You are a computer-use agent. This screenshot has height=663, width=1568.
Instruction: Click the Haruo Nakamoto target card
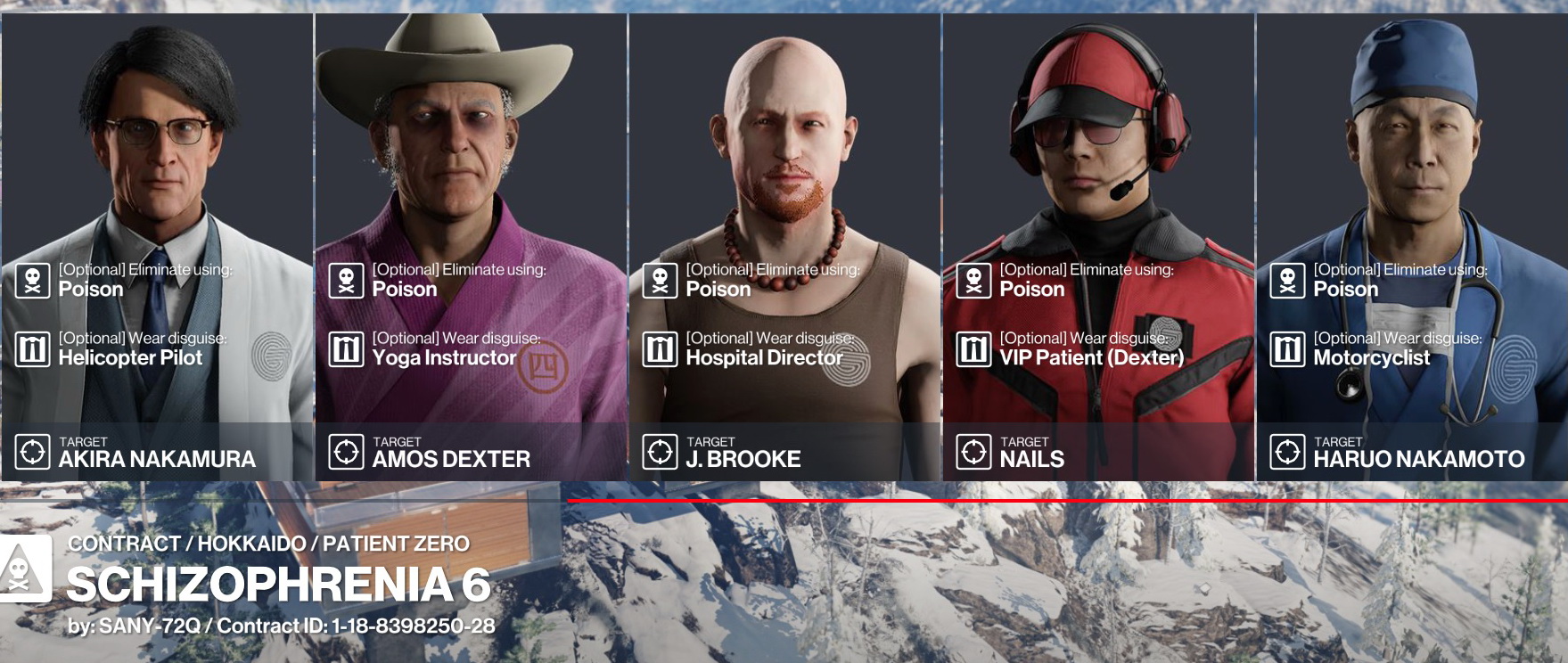[x=1412, y=247]
